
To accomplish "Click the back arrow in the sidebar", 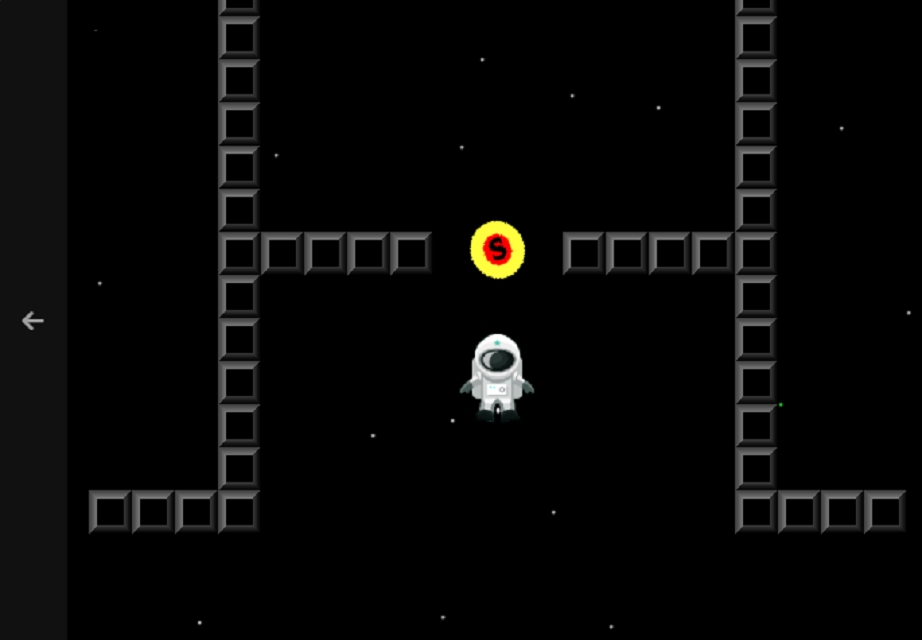I will 33,321.
